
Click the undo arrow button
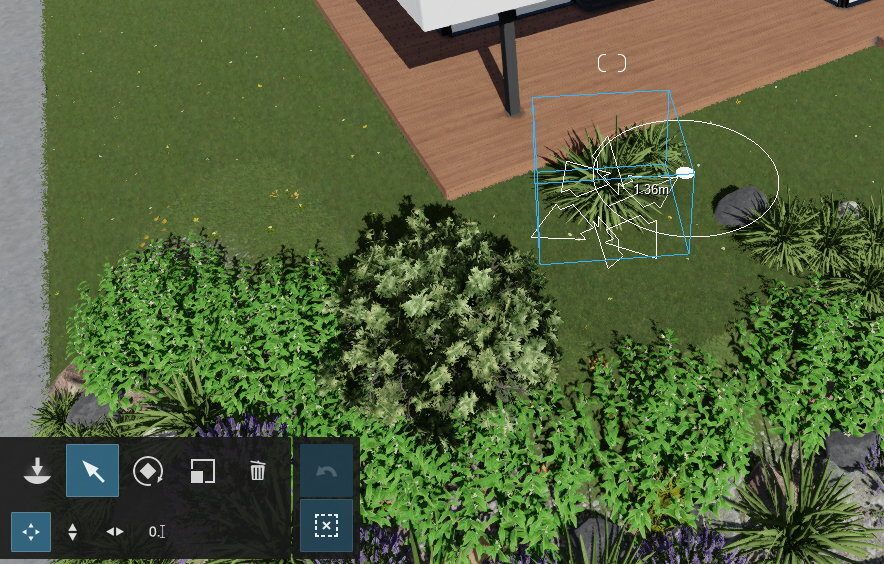pos(326,471)
